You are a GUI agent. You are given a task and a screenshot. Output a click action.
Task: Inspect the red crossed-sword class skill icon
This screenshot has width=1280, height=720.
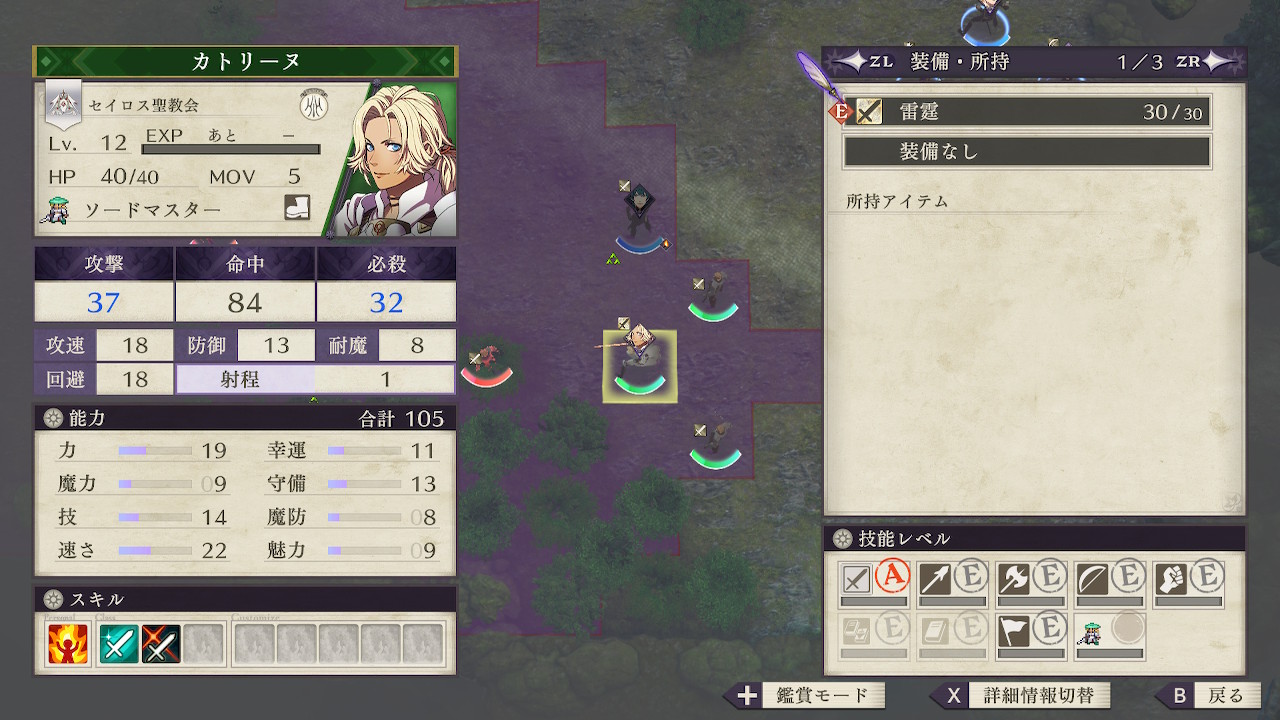click(161, 645)
